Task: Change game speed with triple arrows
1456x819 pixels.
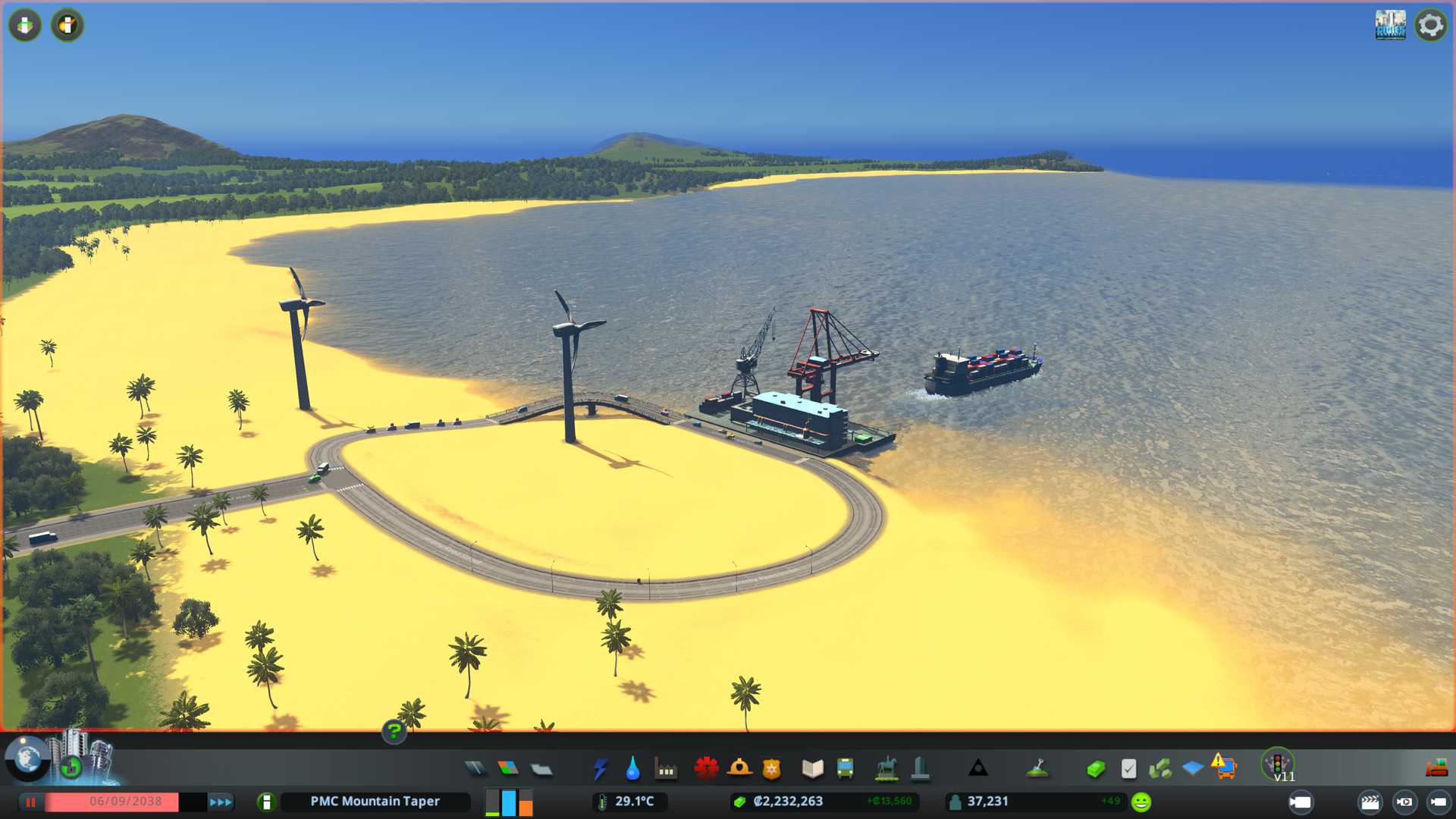Action: pyautogui.click(x=221, y=802)
